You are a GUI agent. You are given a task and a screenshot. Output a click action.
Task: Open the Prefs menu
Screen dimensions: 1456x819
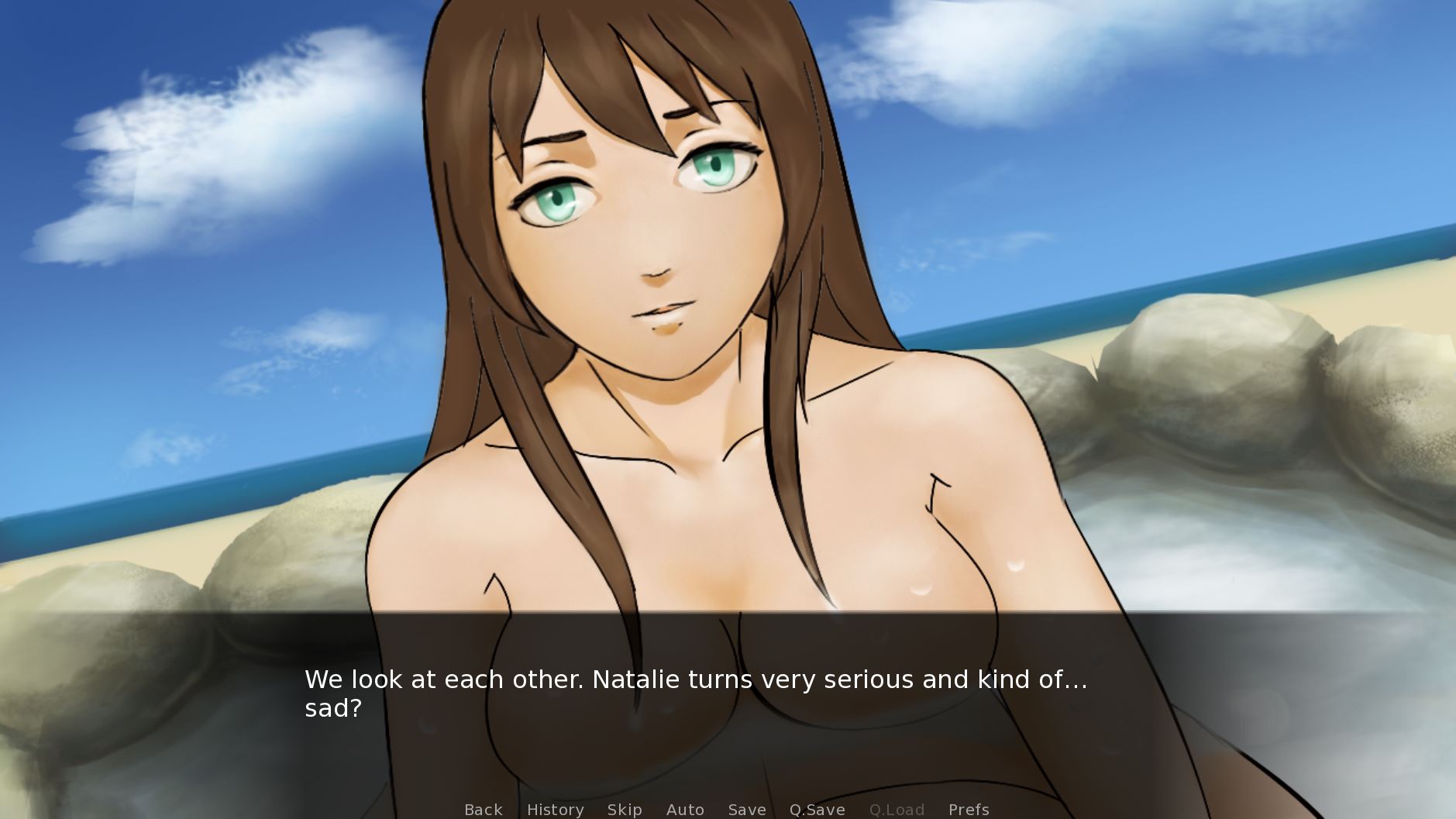coord(969,810)
